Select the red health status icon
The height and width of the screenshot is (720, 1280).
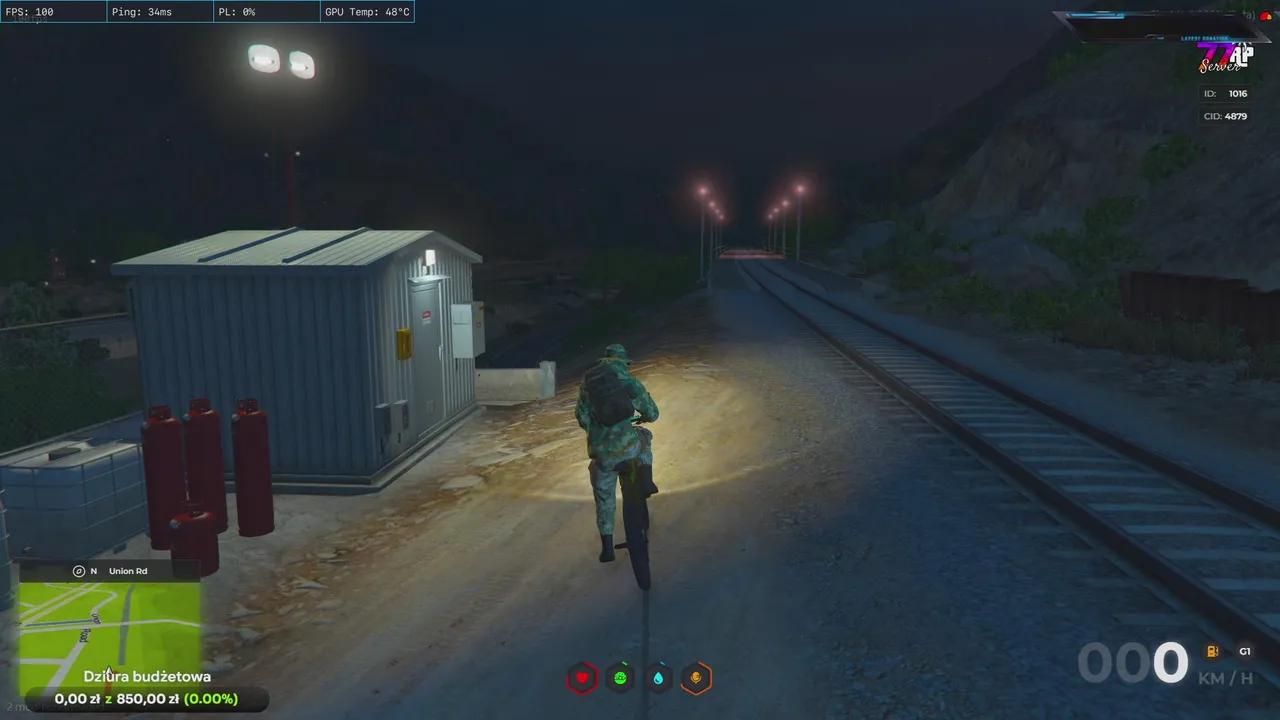point(582,678)
